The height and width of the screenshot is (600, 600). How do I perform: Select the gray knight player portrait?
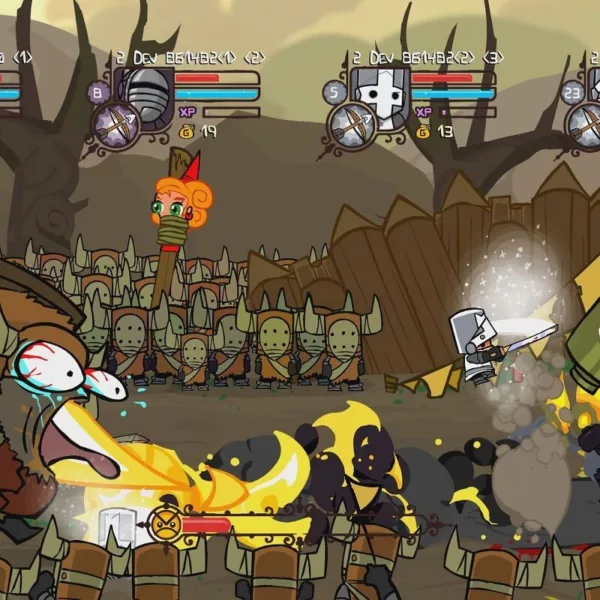click(376, 94)
